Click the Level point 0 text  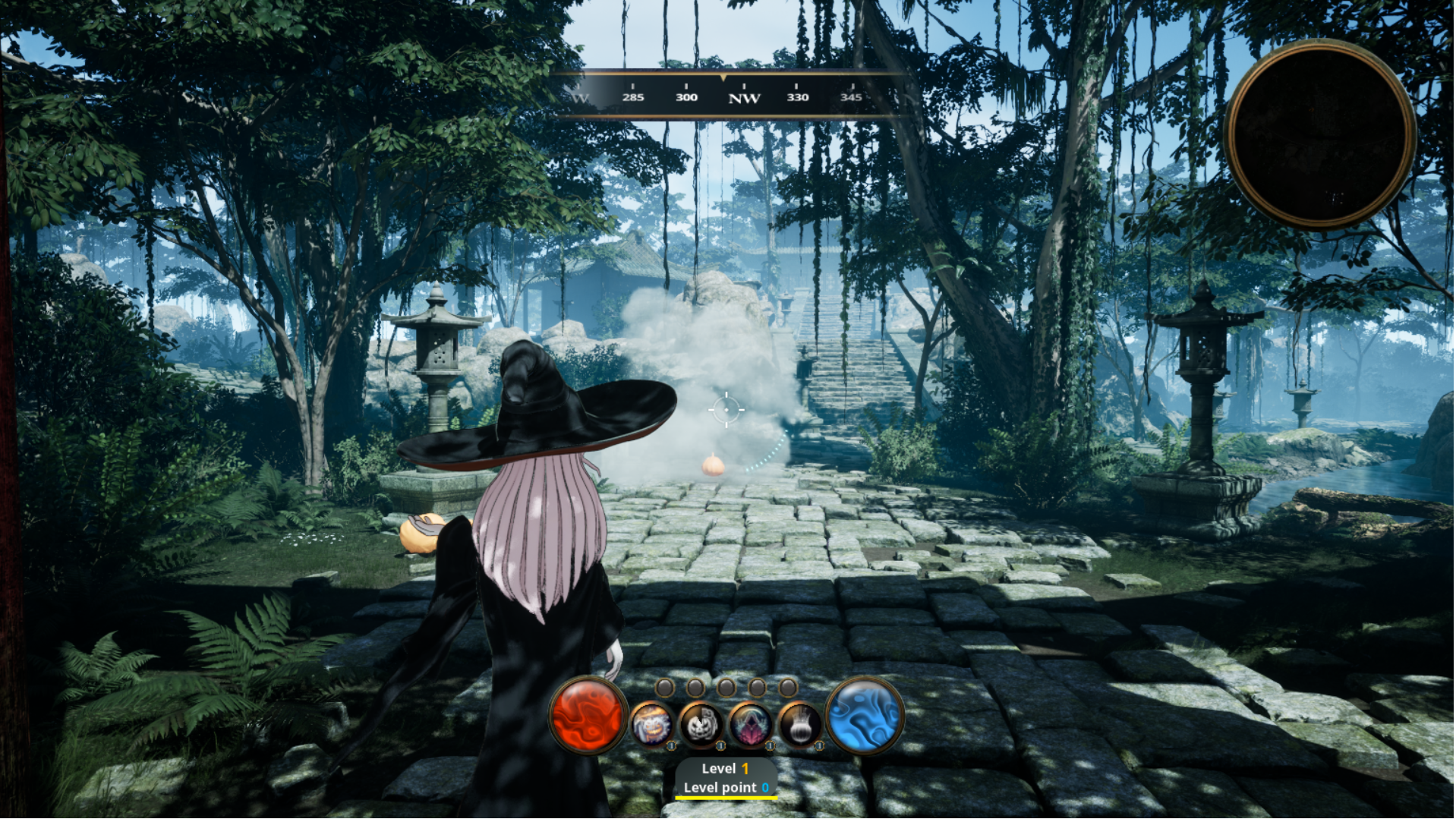point(725,787)
